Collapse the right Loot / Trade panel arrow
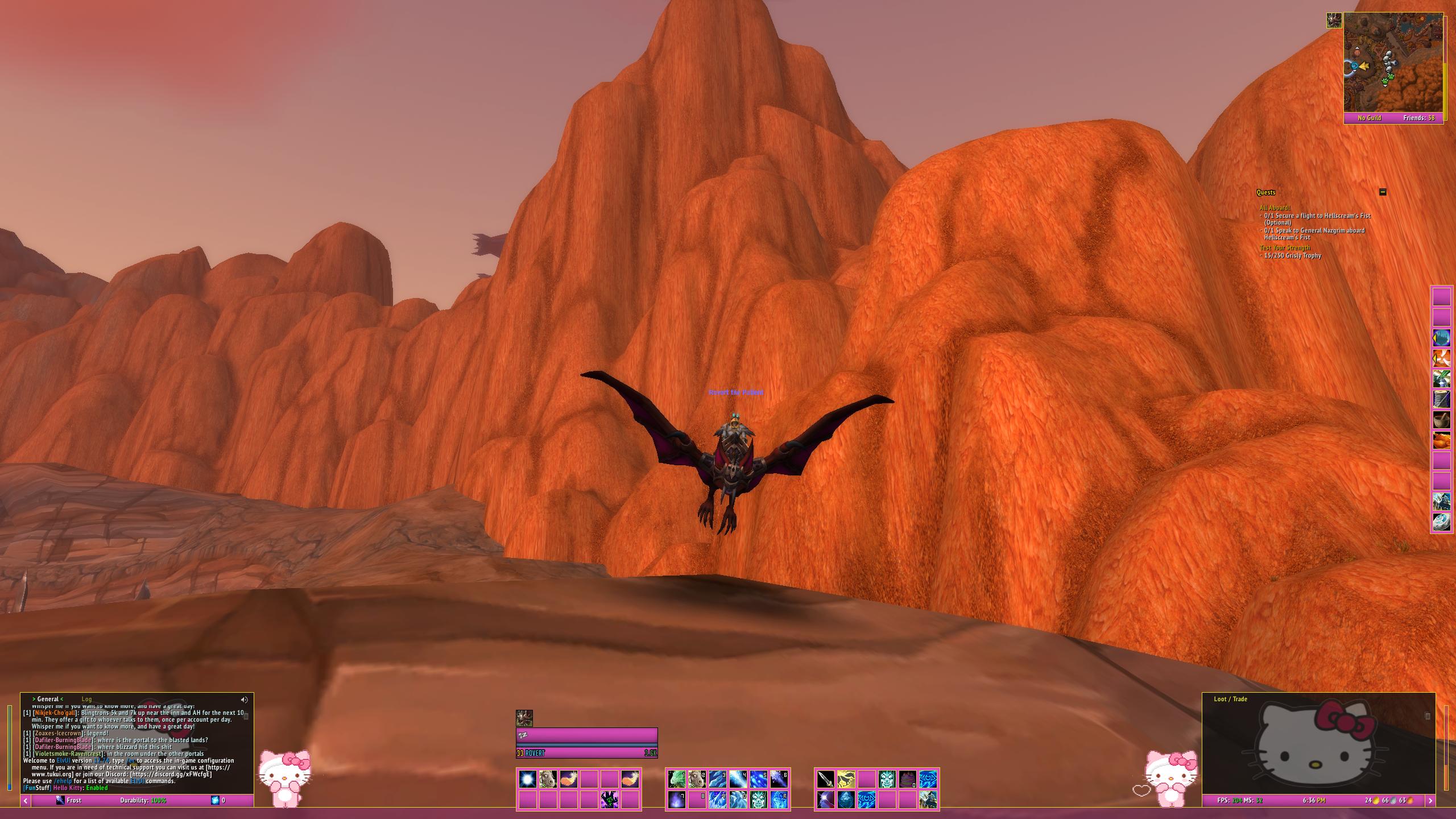 (x=1430, y=800)
